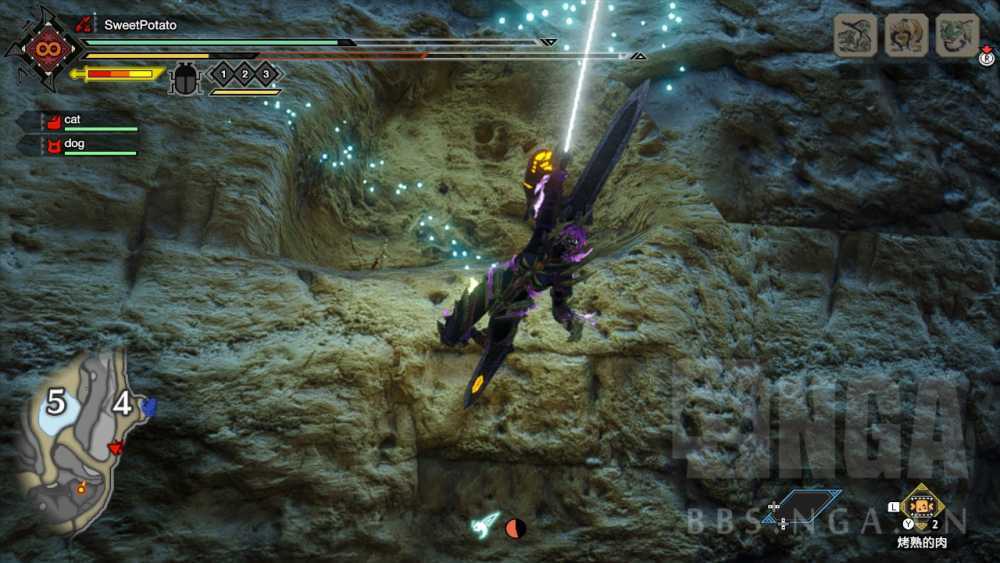1000x563 pixels.
Task: Open the blue custom radial shortcut panel
Action: tap(807, 506)
